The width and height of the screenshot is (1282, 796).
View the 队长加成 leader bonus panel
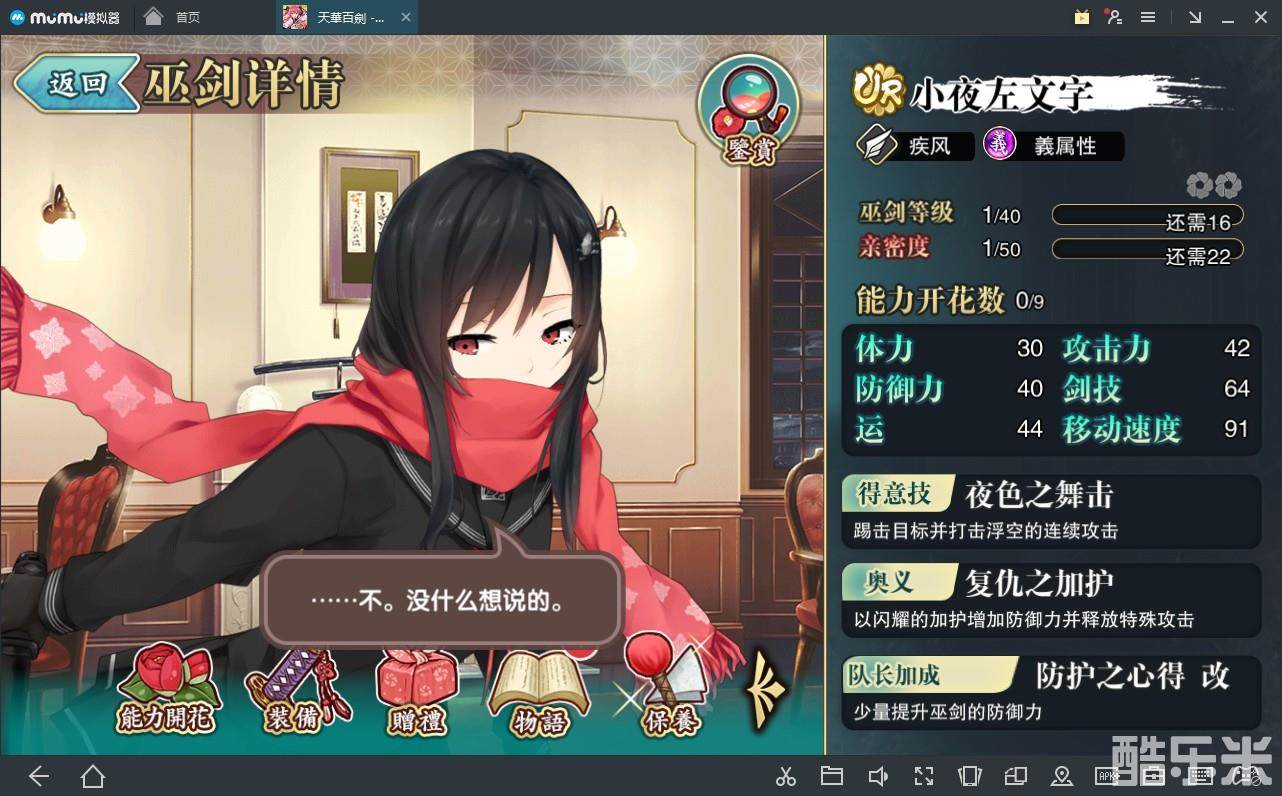tap(1050, 691)
